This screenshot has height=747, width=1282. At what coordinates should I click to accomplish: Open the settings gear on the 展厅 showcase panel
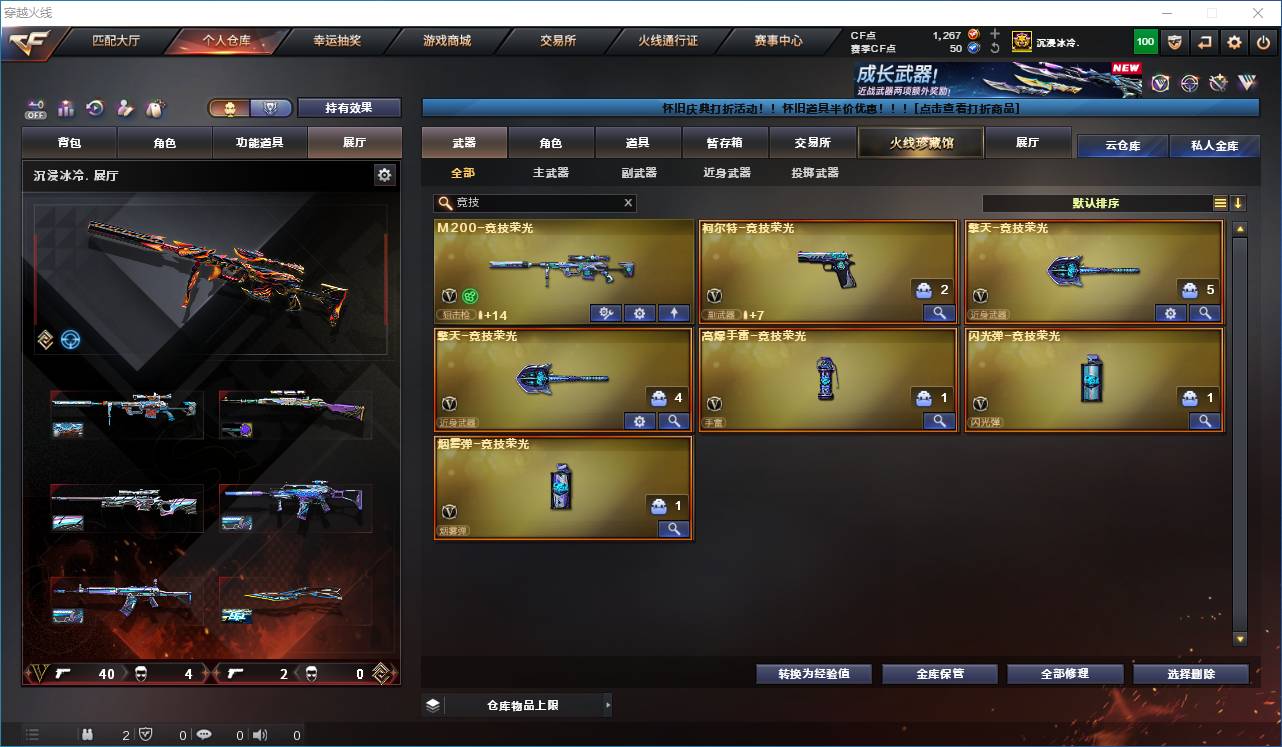pyautogui.click(x=385, y=174)
